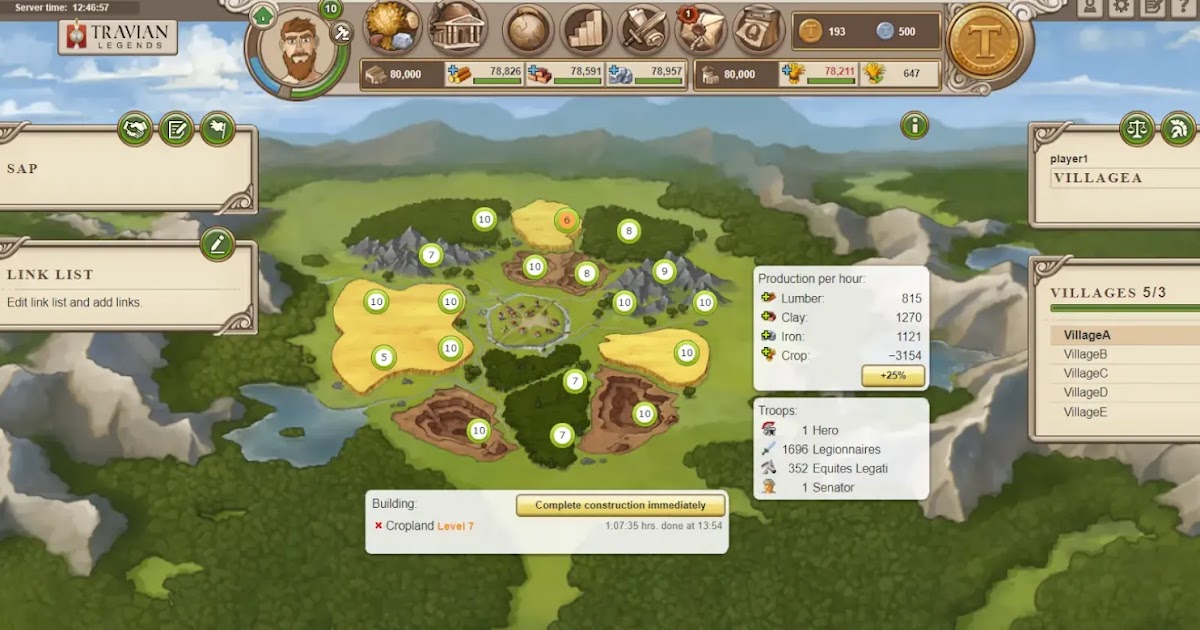Edit the link list with pencil icon
The height and width of the screenshot is (630, 1200).
(217, 244)
